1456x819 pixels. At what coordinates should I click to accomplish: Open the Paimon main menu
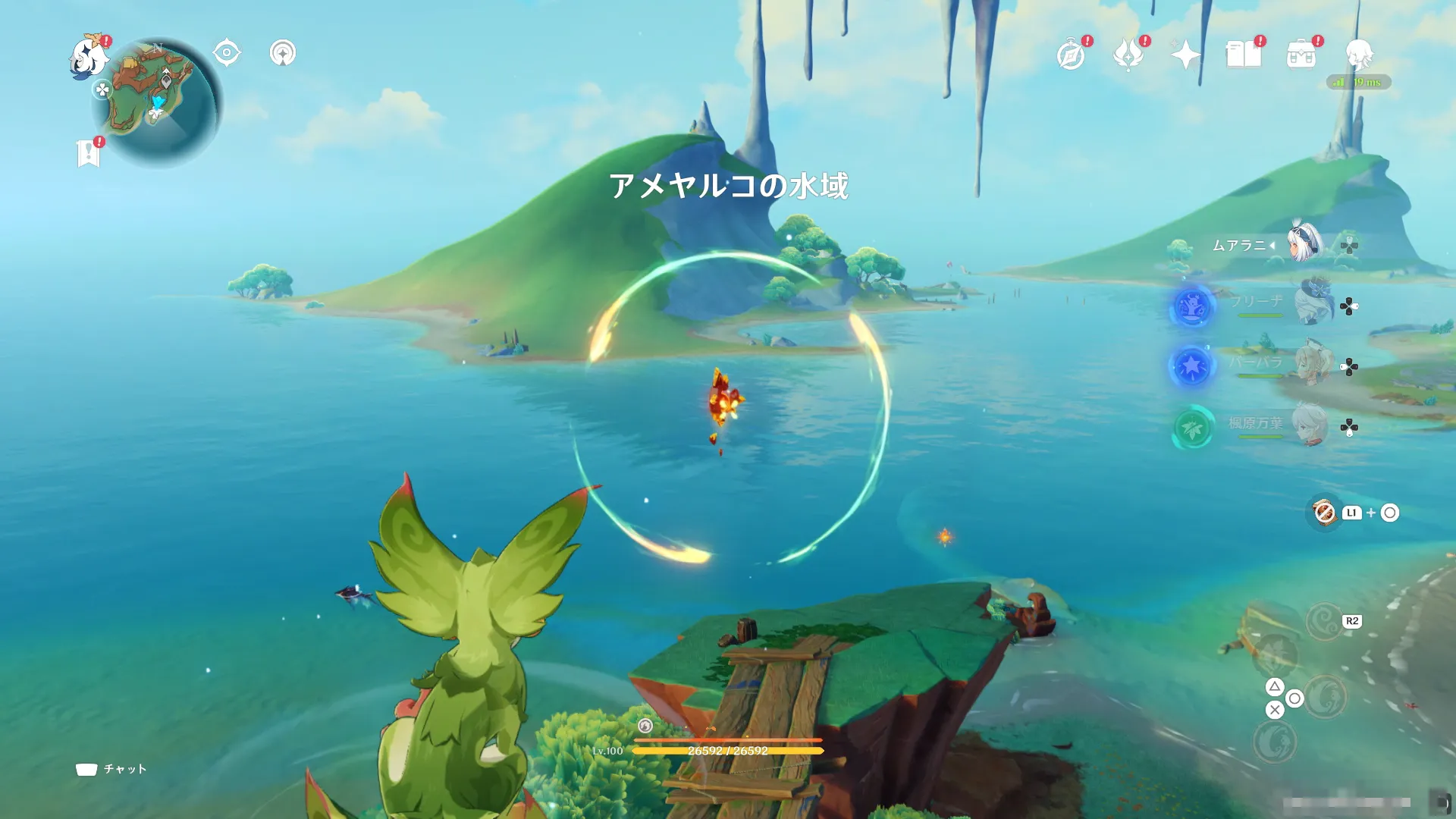coord(88,57)
